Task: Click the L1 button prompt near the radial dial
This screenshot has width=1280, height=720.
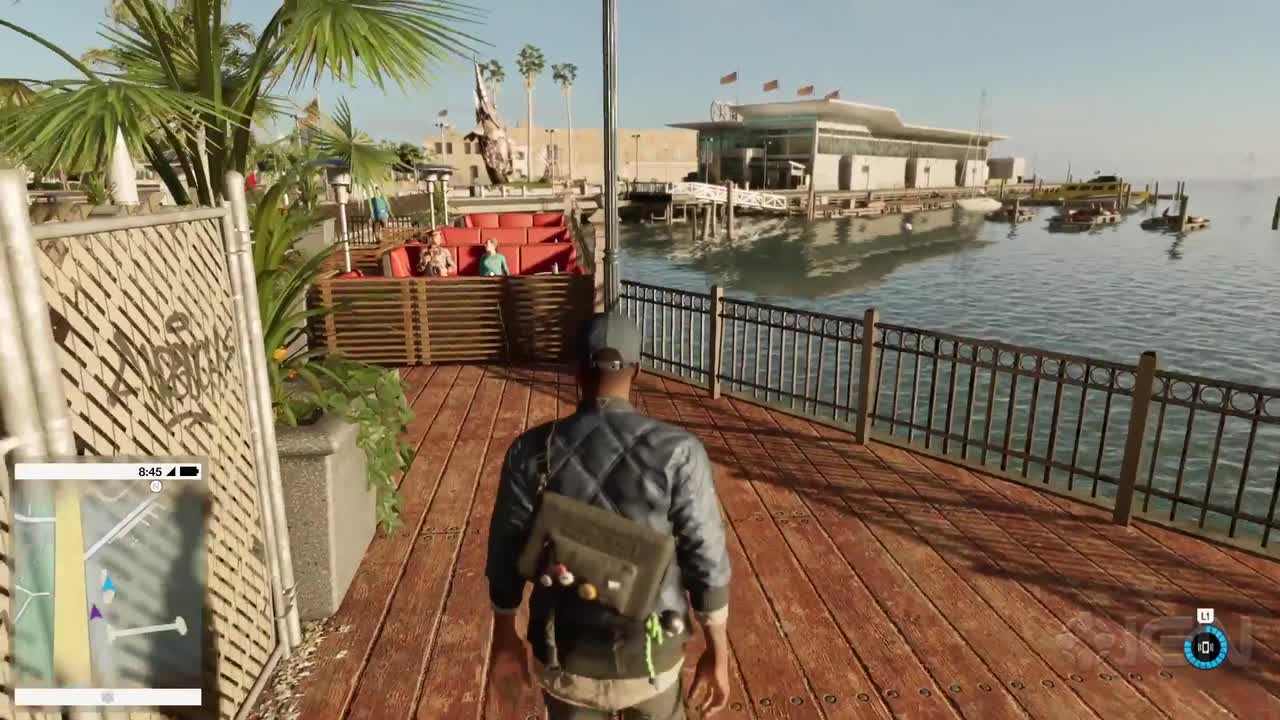Action: coord(1205,614)
